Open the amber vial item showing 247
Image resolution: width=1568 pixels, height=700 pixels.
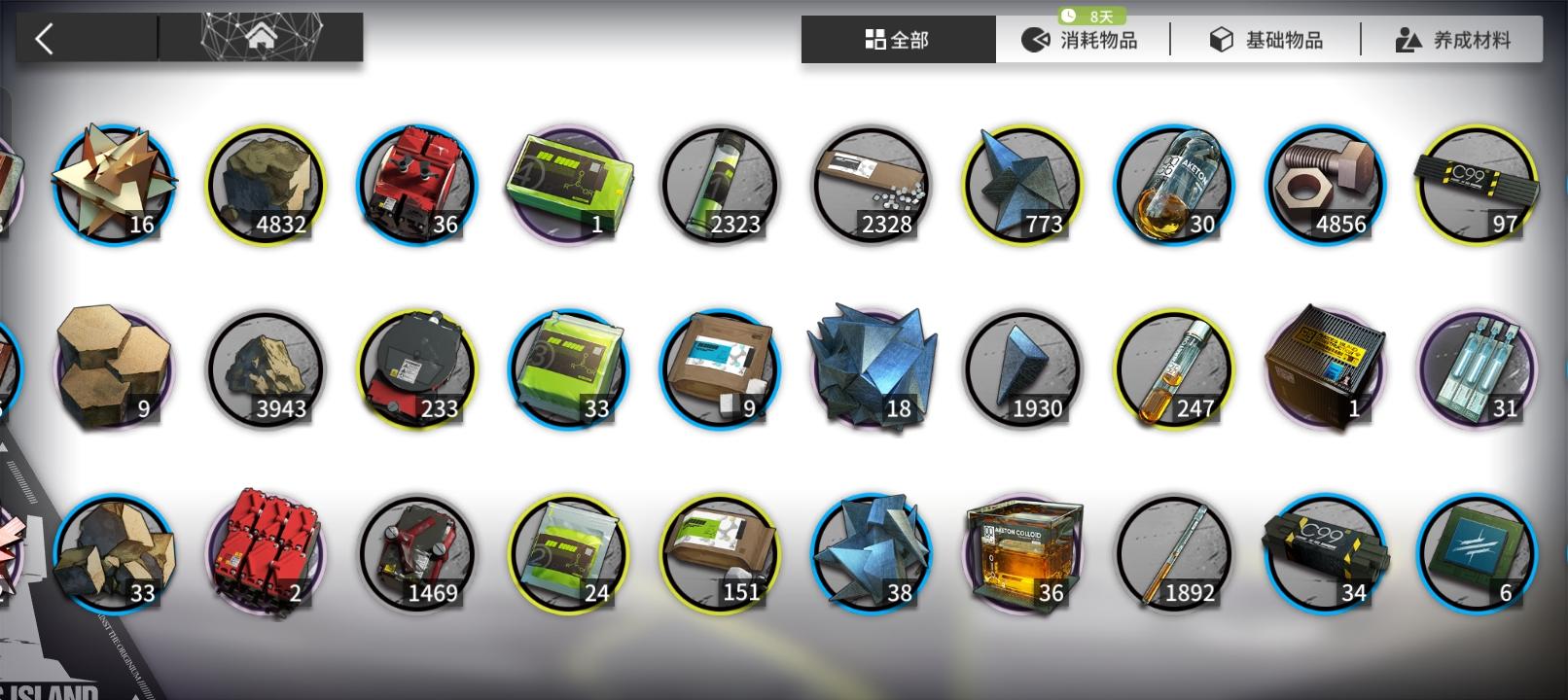tap(1173, 367)
